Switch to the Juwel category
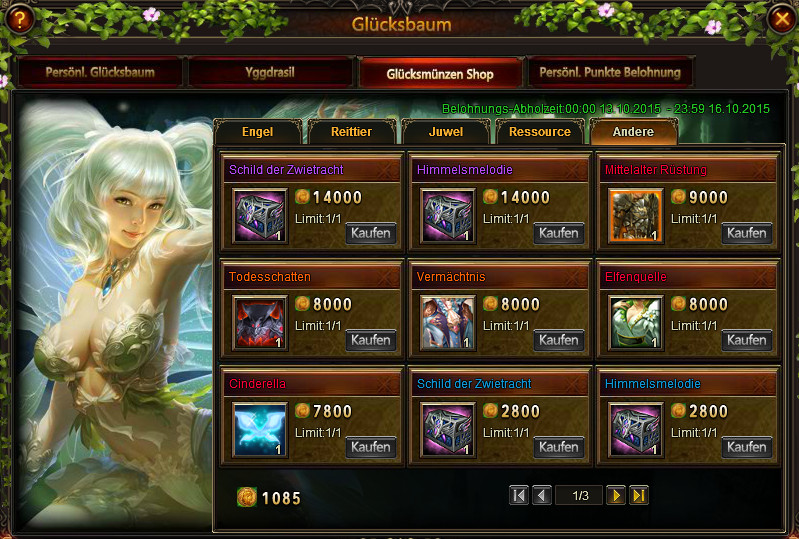The height and width of the screenshot is (539, 799). click(x=445, y=132)
